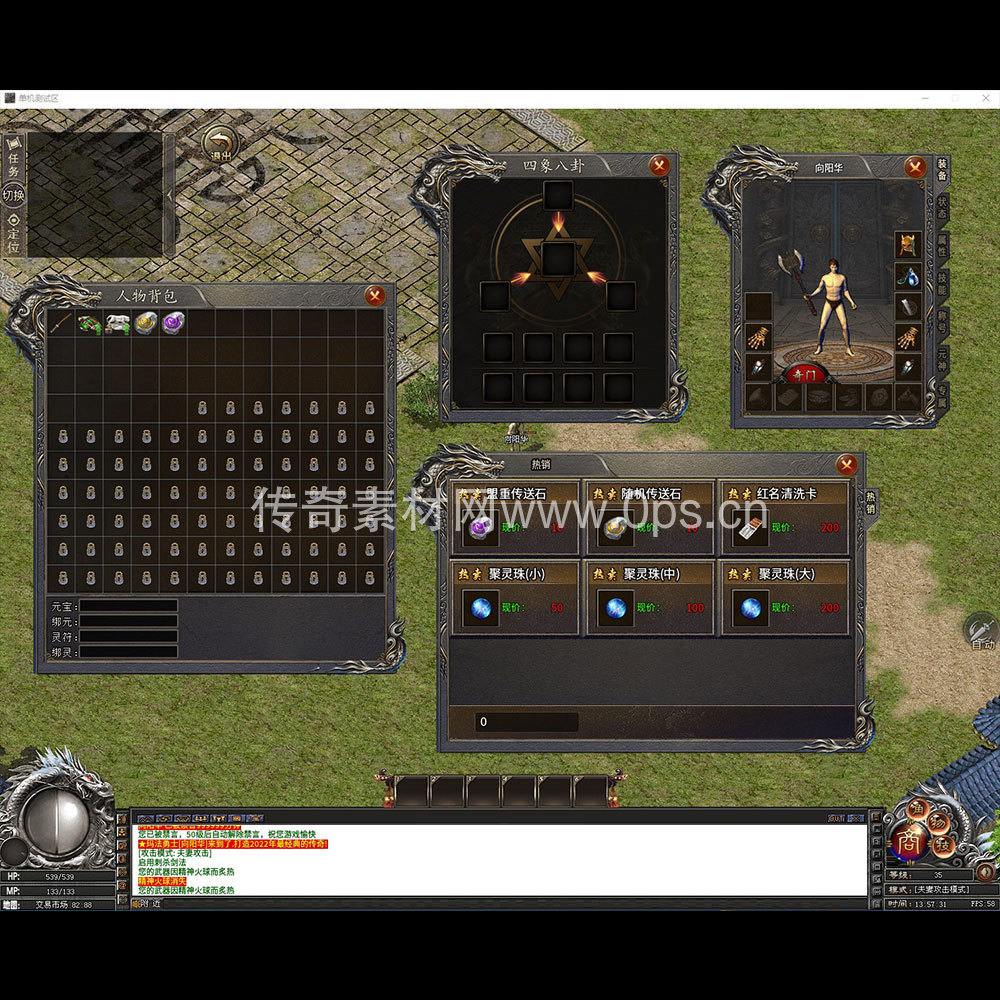Switch to the 状态 status tab
1000x1000 pixels.
click(x=942, y=208)
